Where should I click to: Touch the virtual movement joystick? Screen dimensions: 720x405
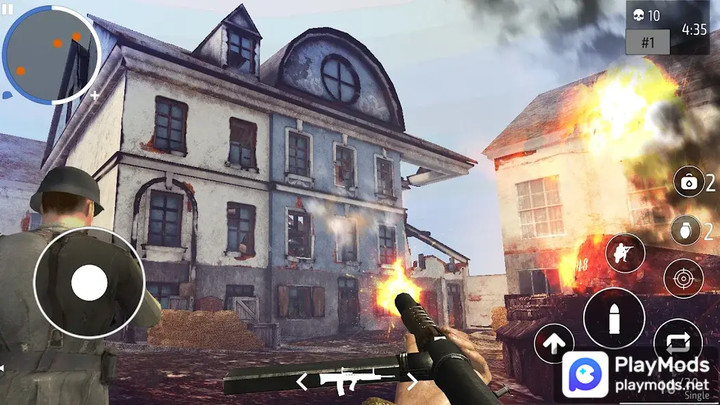tap(89, 284)
